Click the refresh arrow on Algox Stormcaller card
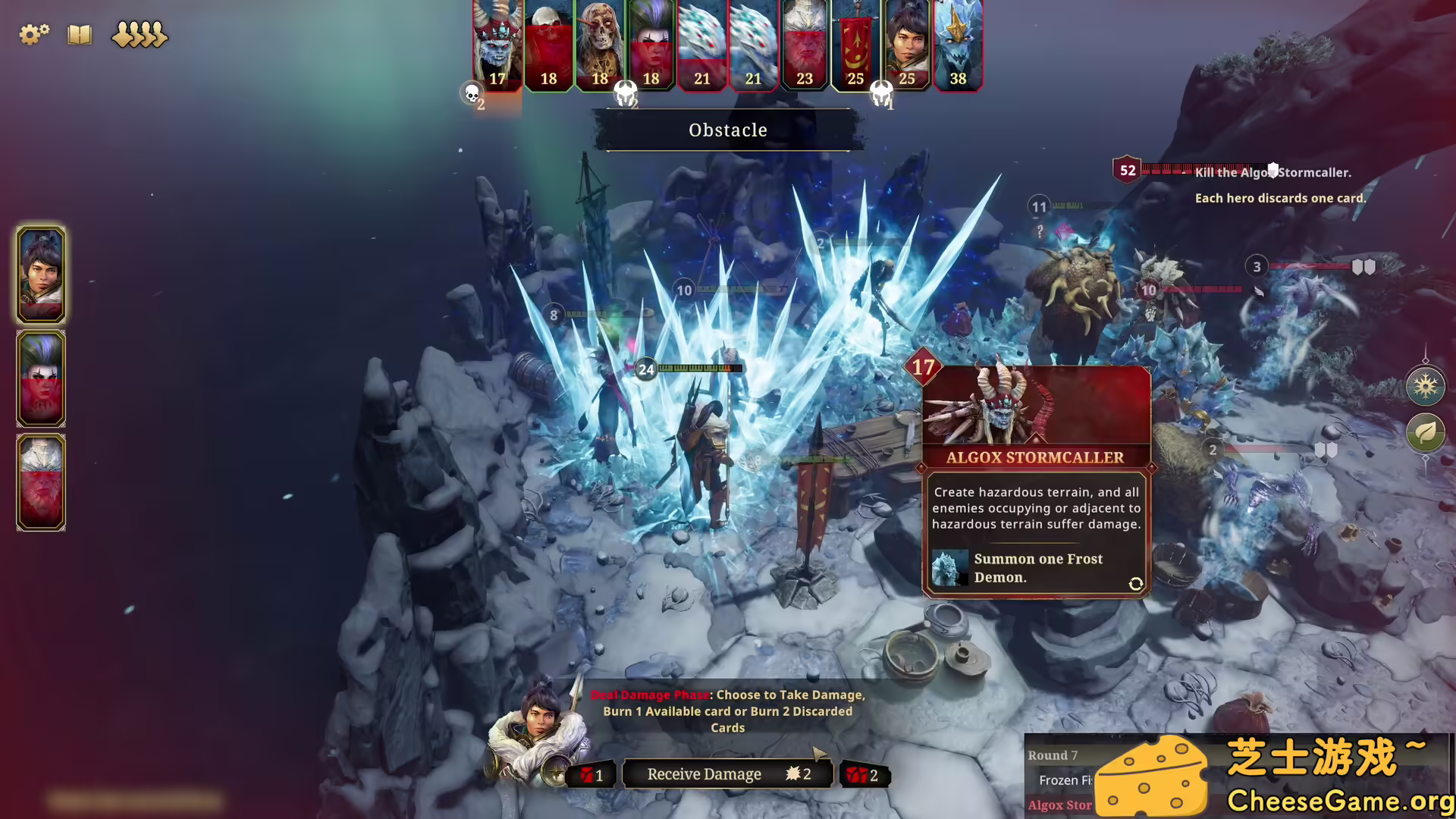 [1134, 584]
